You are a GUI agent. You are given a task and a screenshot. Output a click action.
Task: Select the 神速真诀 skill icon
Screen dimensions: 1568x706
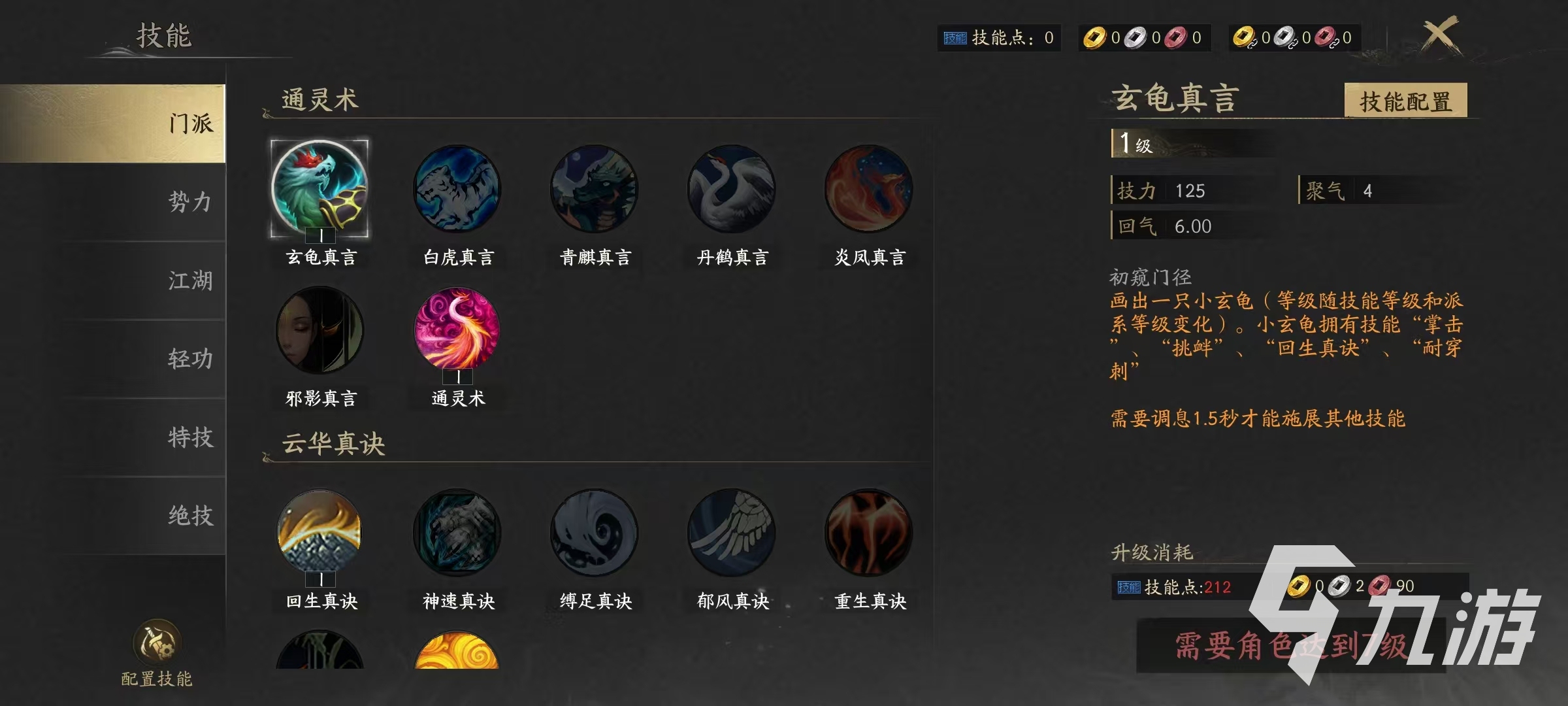[x=457, y=533]
